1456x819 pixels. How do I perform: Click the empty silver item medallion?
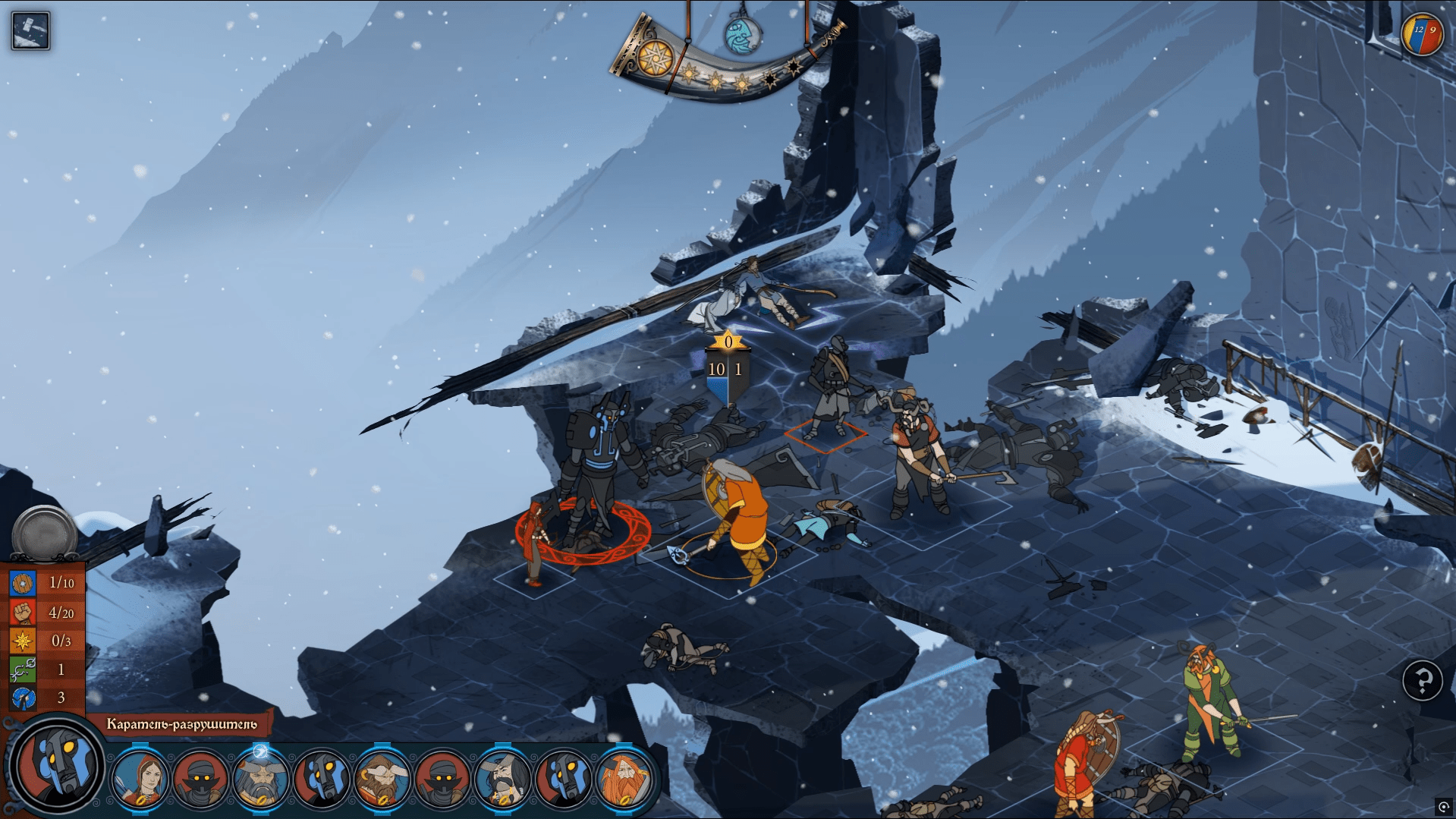(44, 534)
